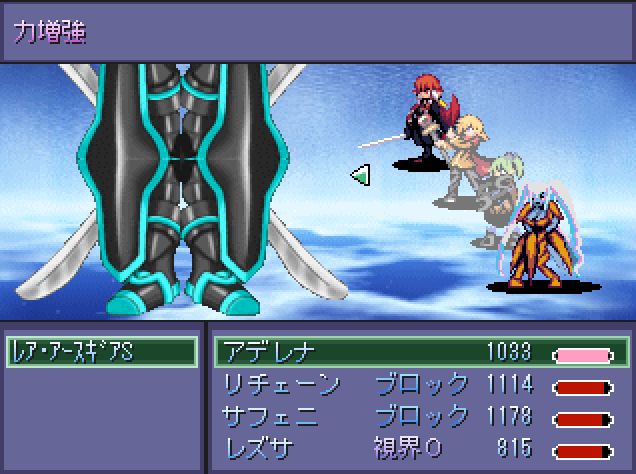
Task: Select enemy レア・アースギアS in target list
Action: [x=100, y=352]
